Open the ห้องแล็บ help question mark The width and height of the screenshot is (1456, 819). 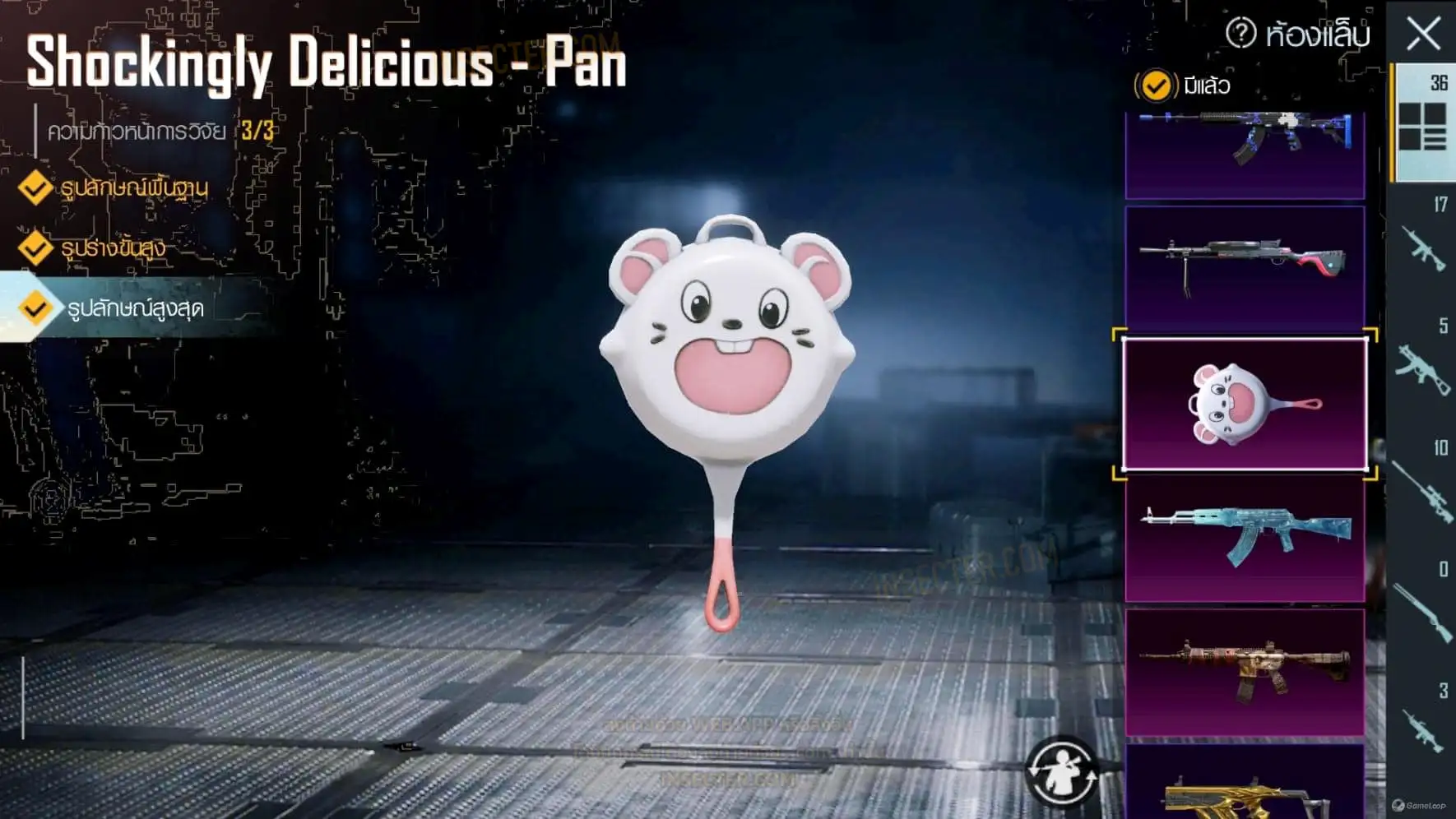point(1240,34)
